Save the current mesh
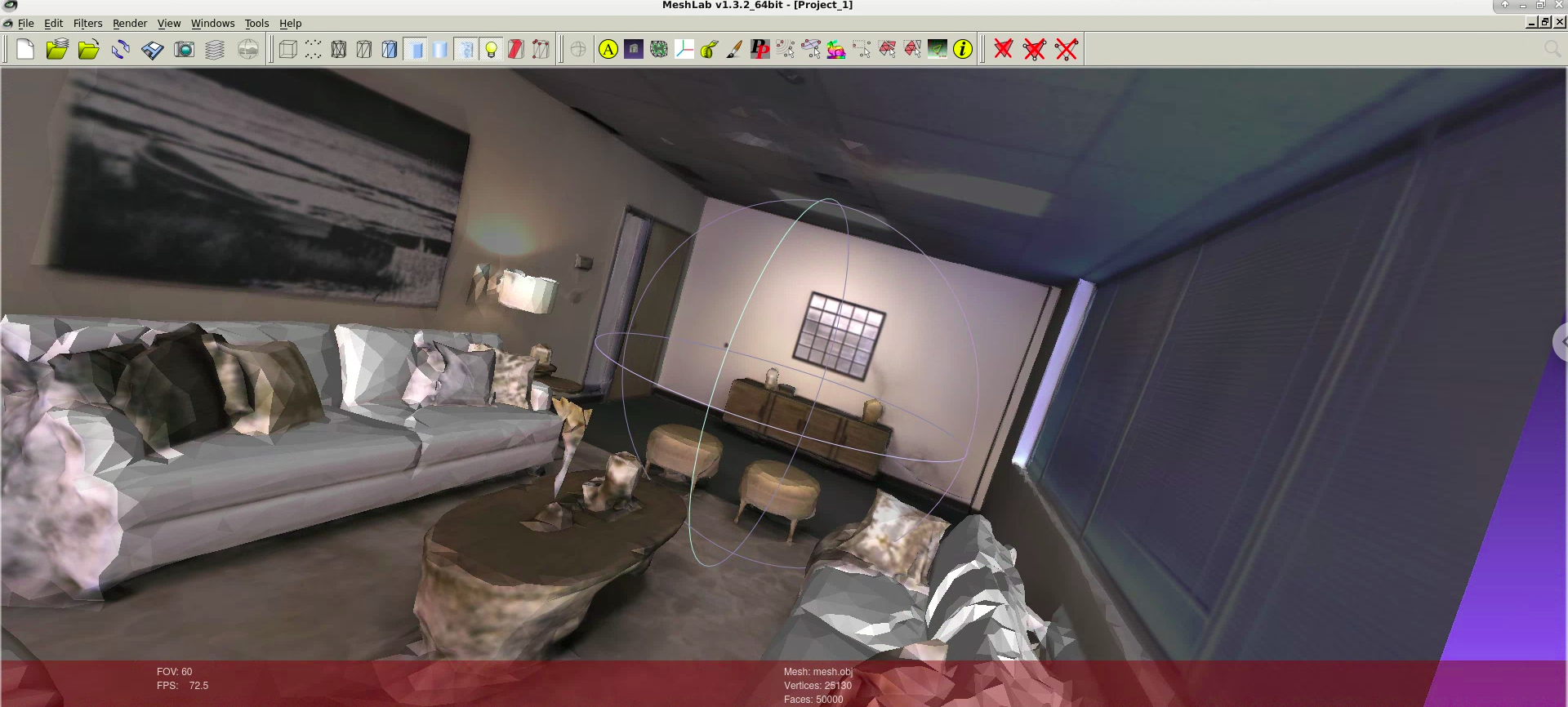Viewport: 1568px width, 707px height. coord(152,49)
